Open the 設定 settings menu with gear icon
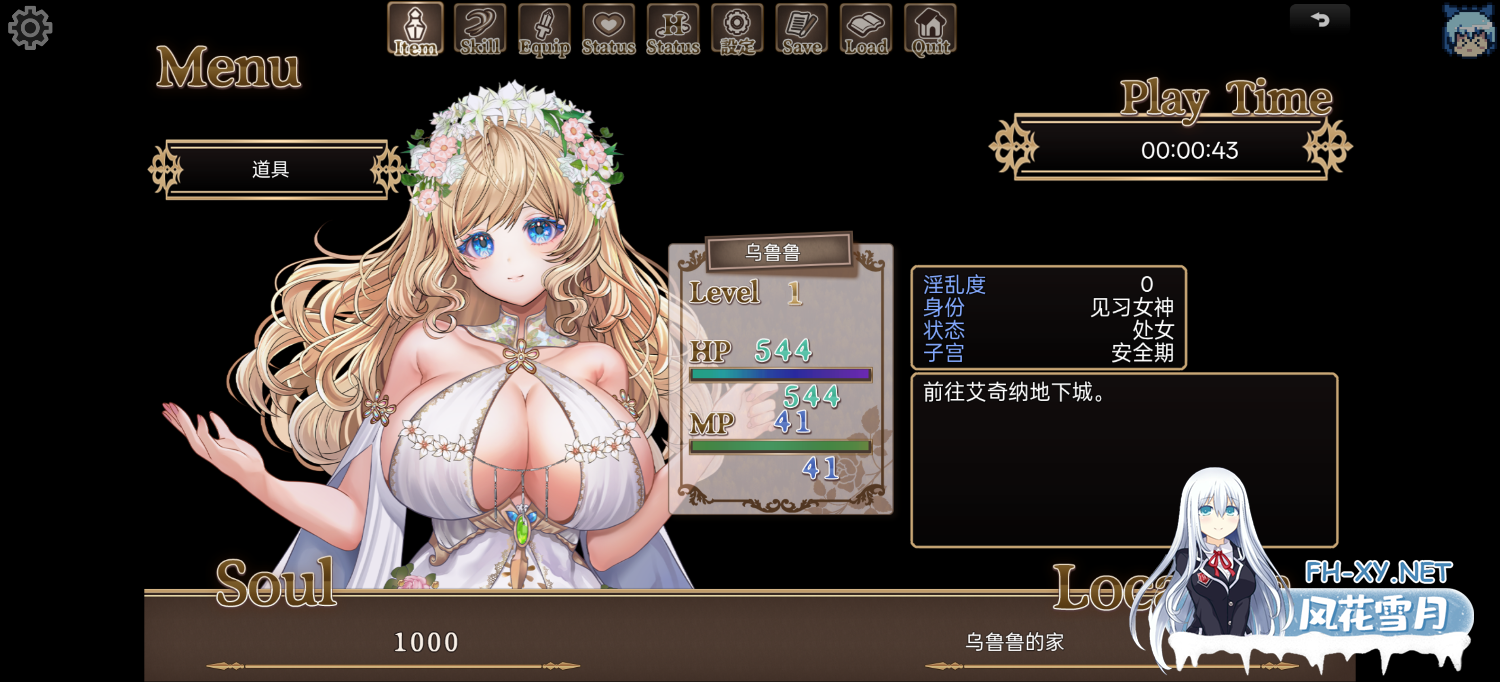The image size is (1500, 682). (737, 29)
